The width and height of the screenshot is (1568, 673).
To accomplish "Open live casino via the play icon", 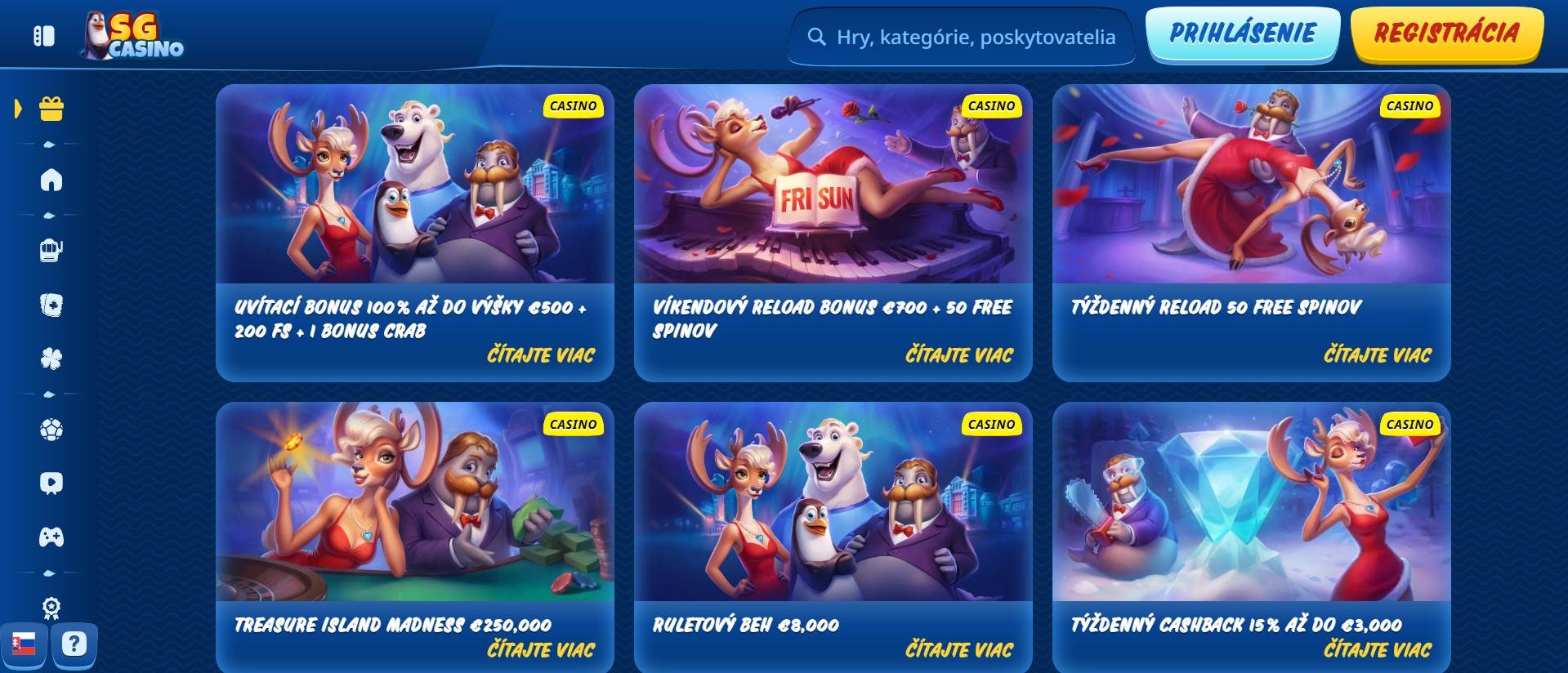I will click(x=51, y=484).
